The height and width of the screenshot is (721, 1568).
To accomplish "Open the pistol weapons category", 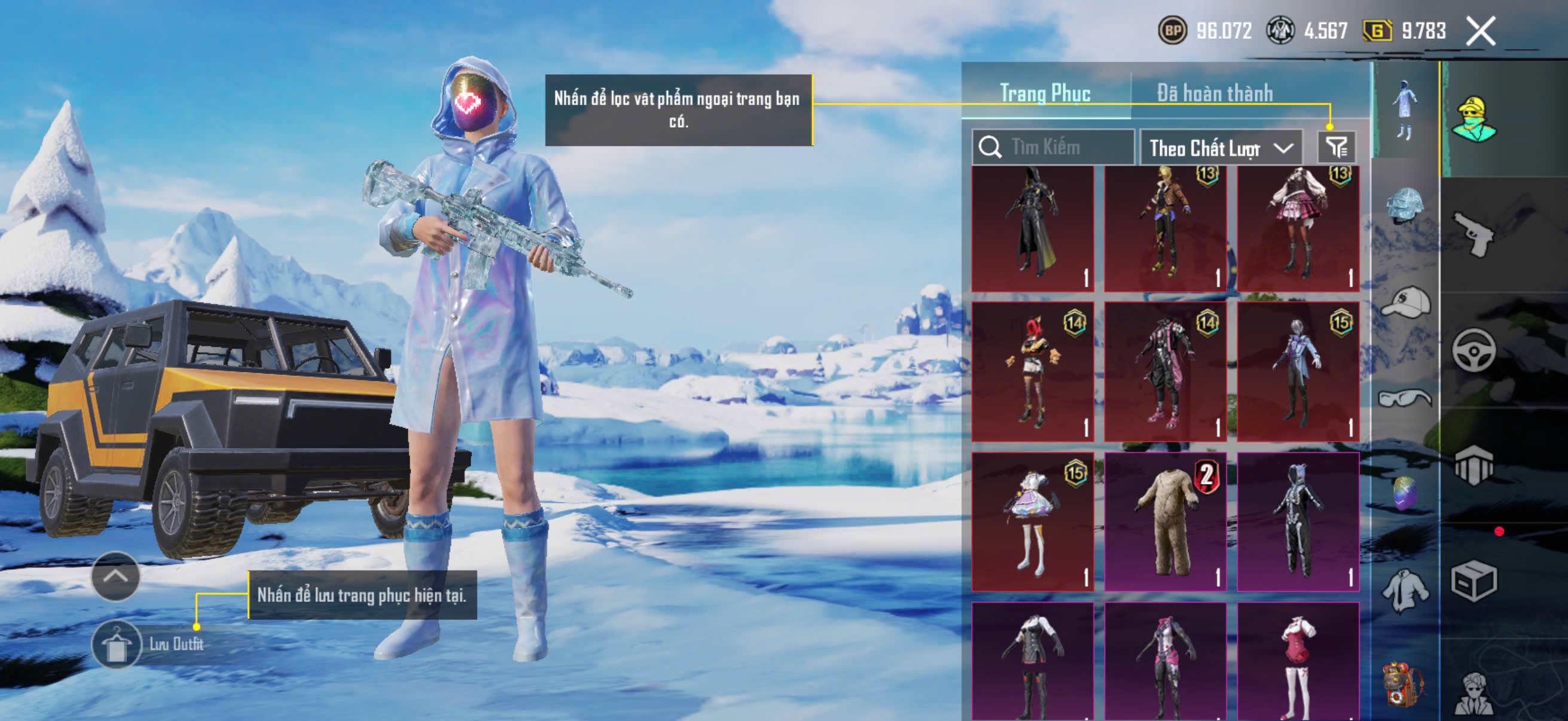I will pos(1473,234).
